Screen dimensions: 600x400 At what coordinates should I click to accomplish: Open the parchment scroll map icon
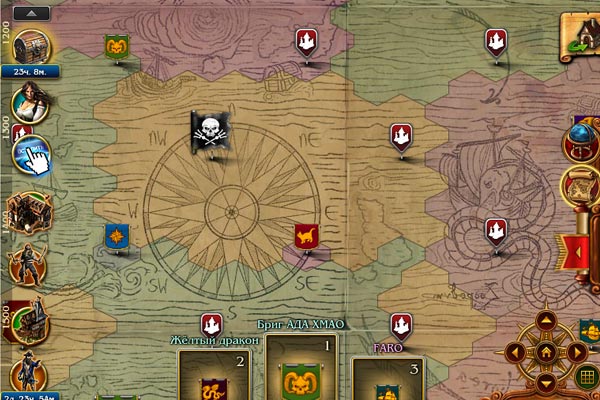pyautogui.click(x=581, y=185)
